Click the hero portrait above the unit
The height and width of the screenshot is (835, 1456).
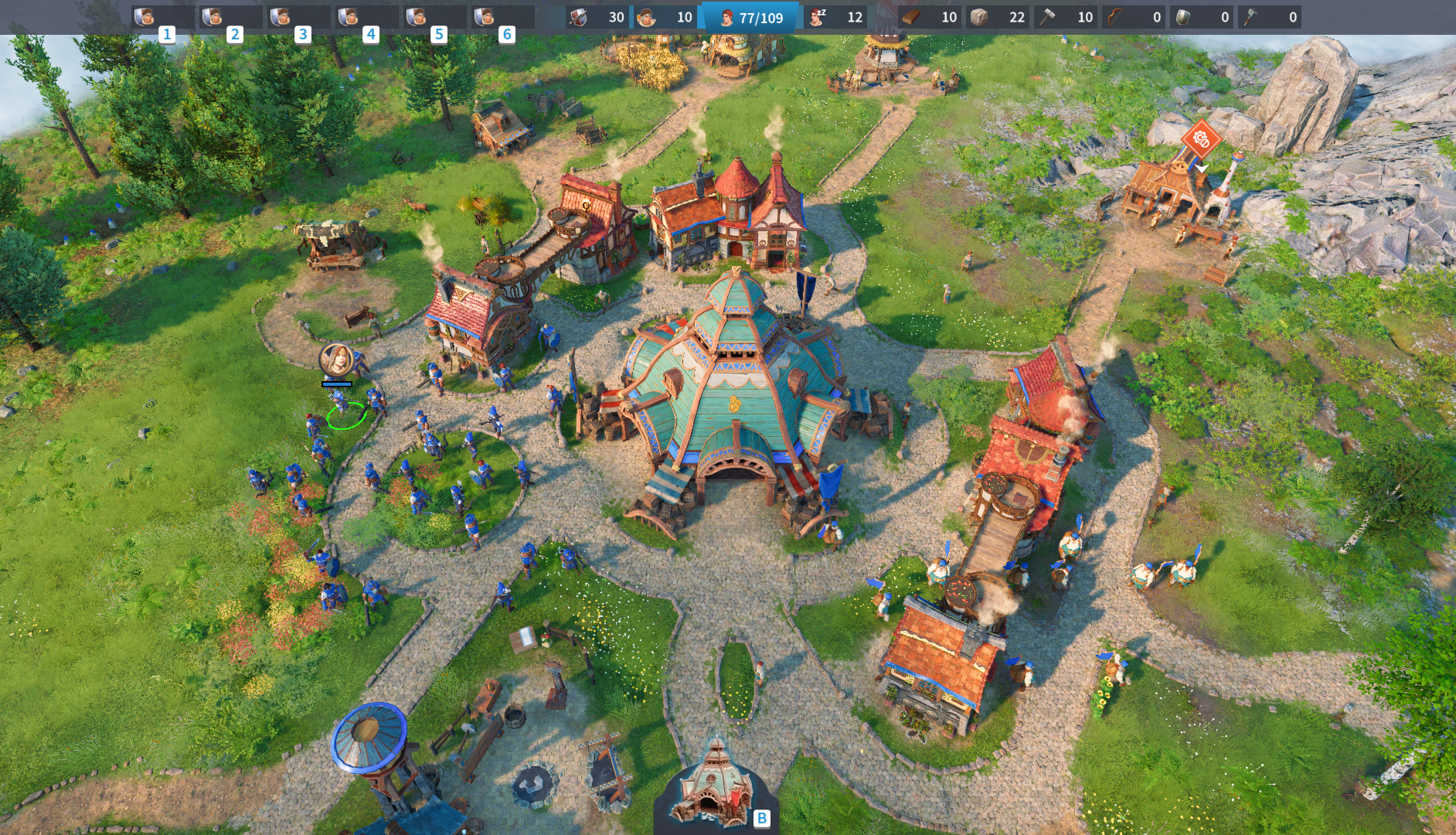(x=337, y=360)
